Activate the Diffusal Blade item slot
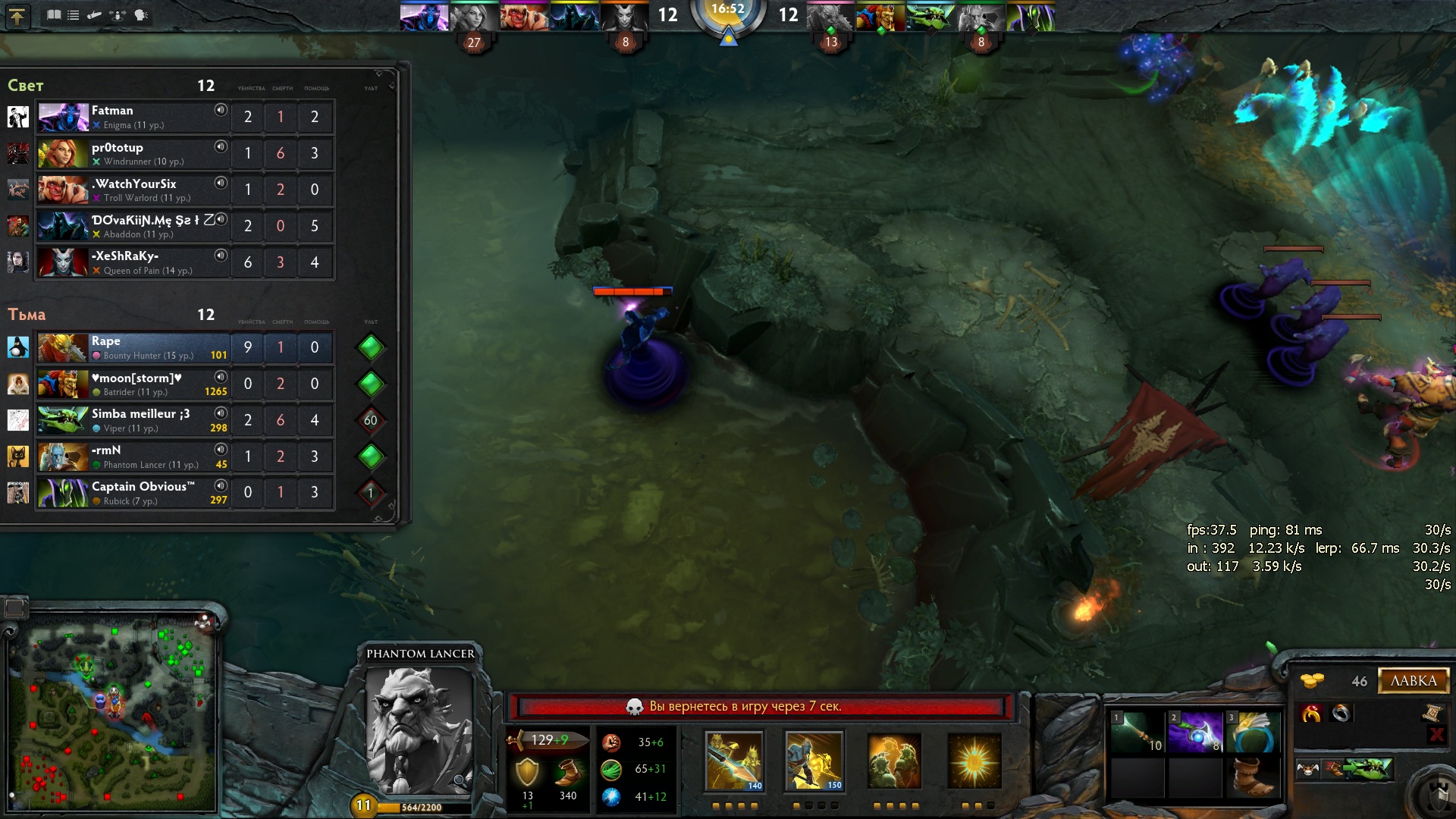1456x819 pixels. click(x=1195, y=733)
